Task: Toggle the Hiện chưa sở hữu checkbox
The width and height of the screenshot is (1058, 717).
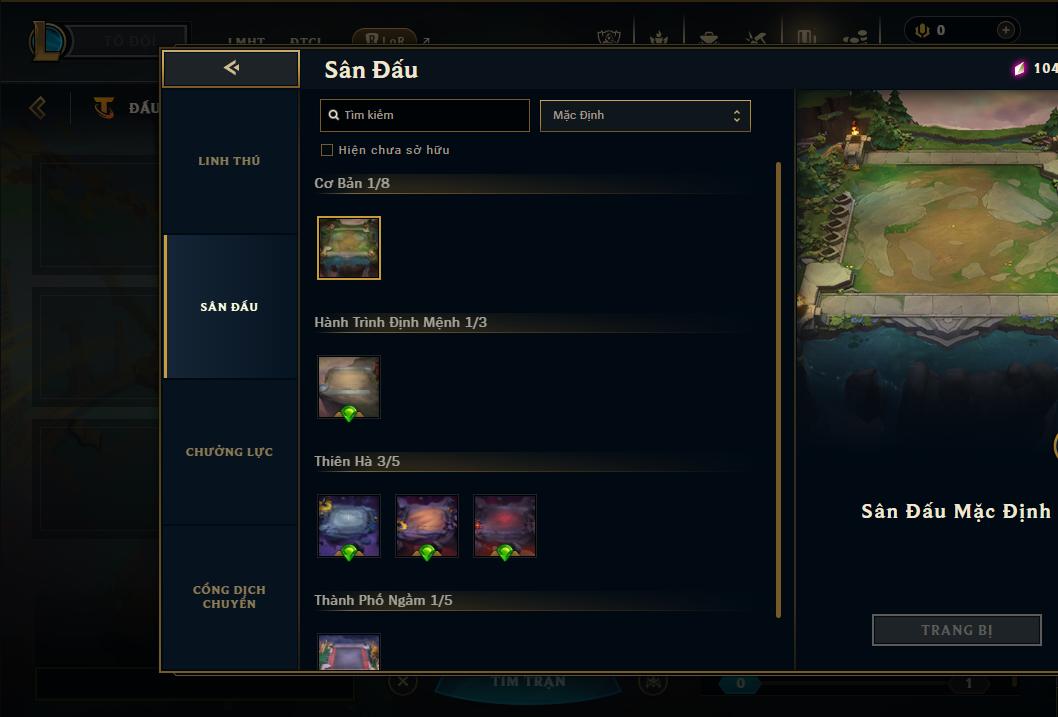Action: tap(327, 150)
